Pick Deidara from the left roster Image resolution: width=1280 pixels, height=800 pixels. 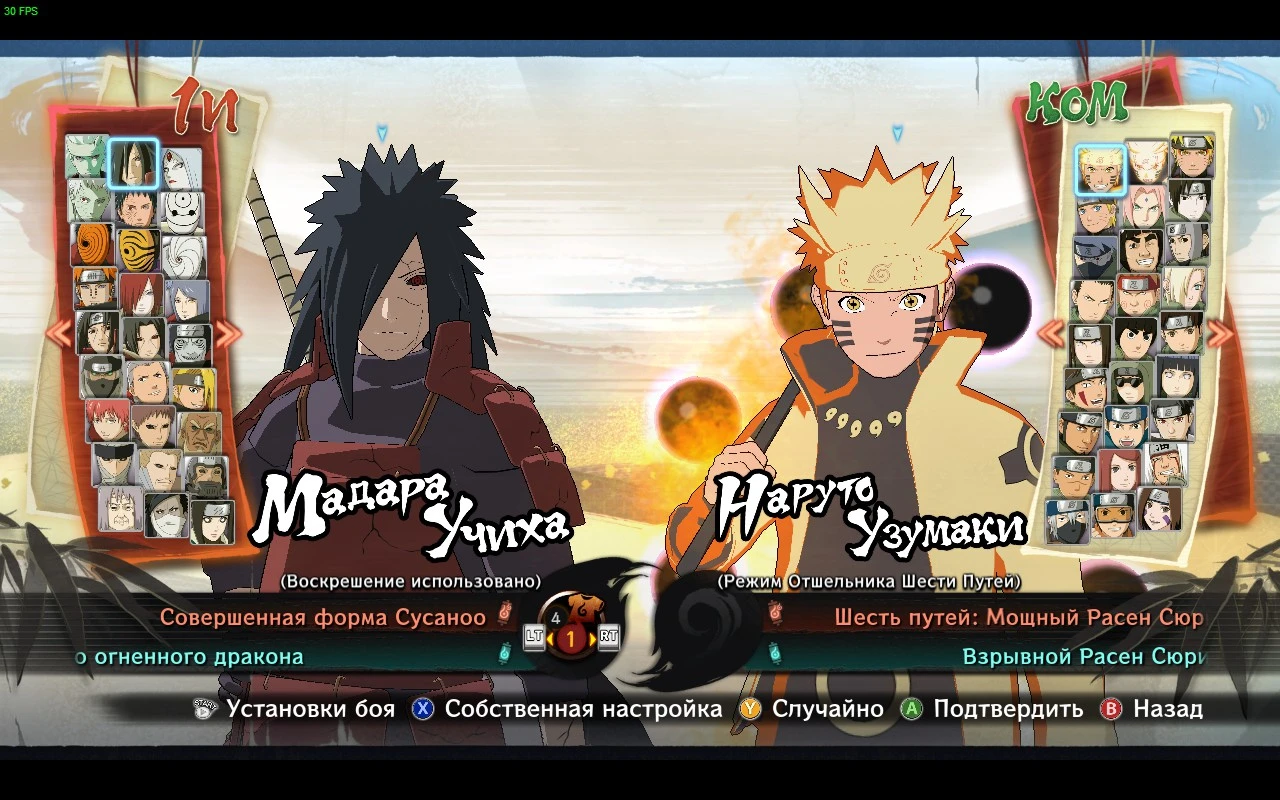click(x=192, y=390)
